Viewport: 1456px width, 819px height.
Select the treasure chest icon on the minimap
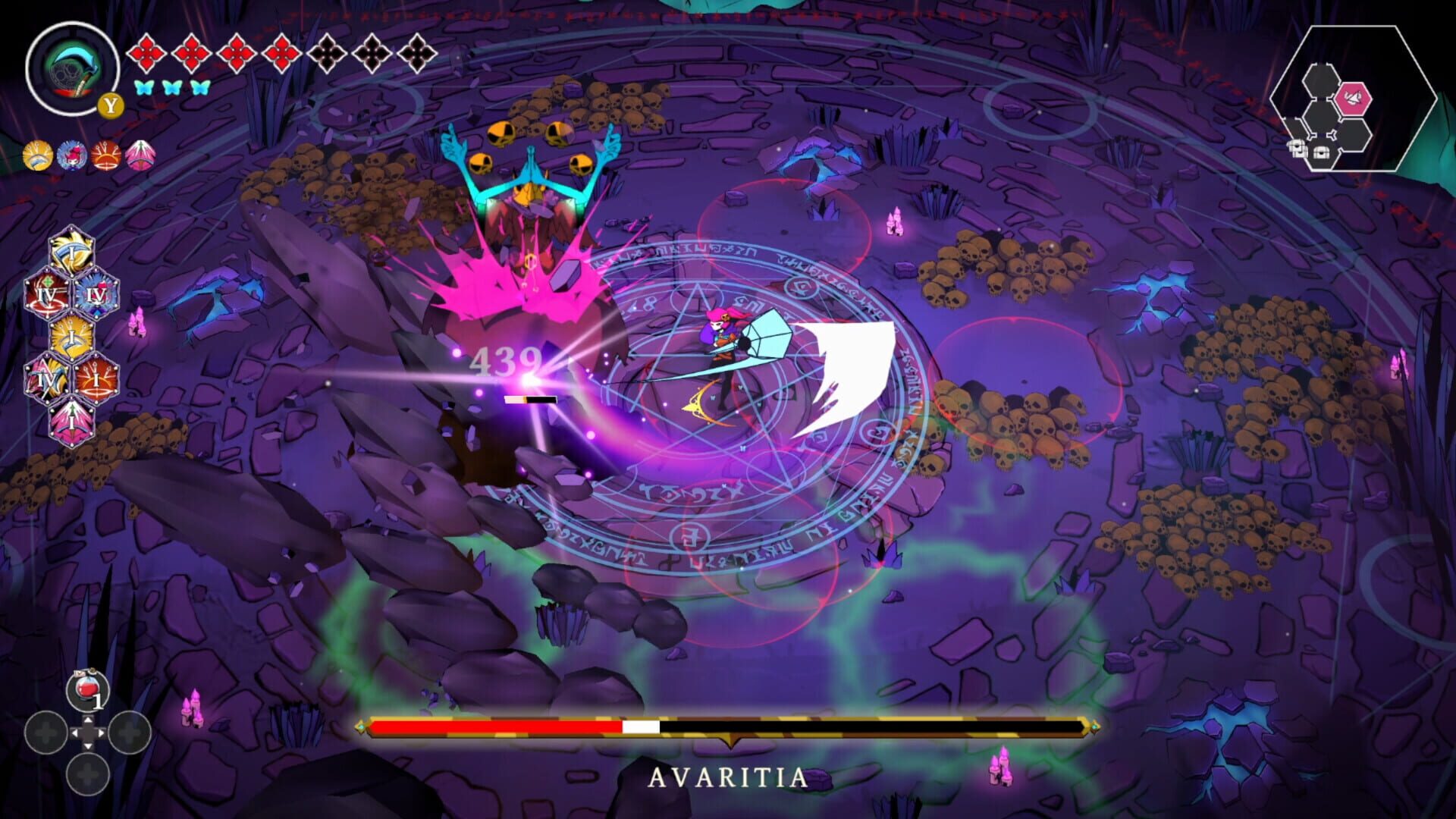point(1320,152)
